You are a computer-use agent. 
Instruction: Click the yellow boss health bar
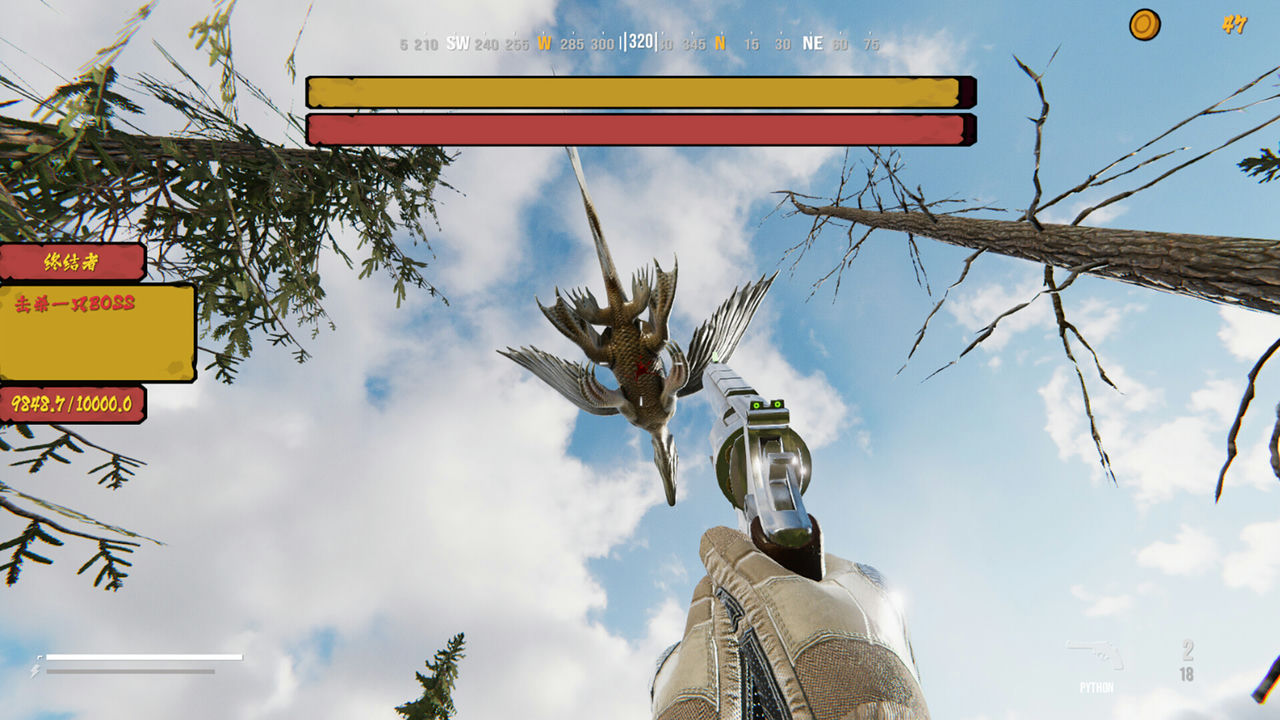tap(636, 91)
